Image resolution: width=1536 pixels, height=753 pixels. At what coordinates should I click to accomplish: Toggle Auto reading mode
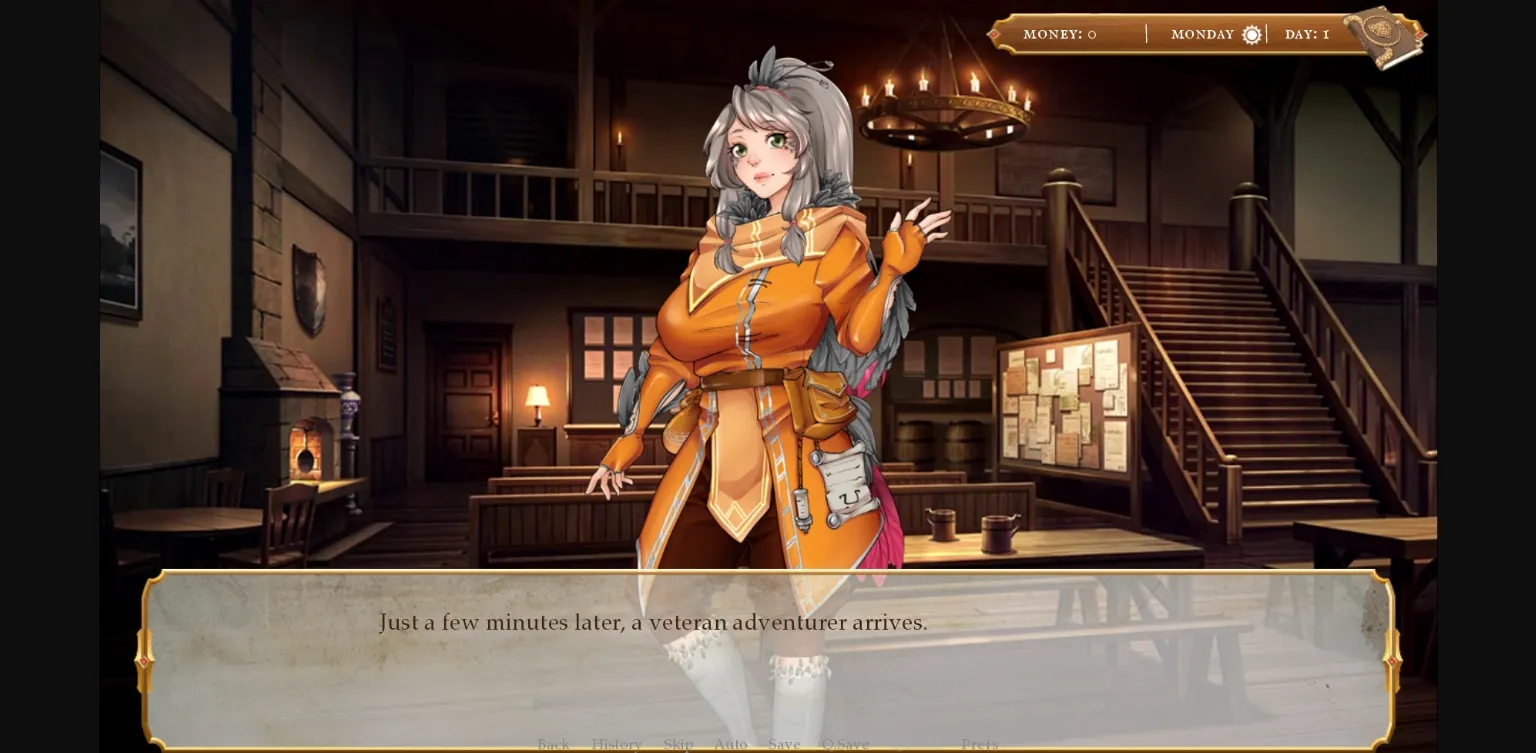point(731,744)
